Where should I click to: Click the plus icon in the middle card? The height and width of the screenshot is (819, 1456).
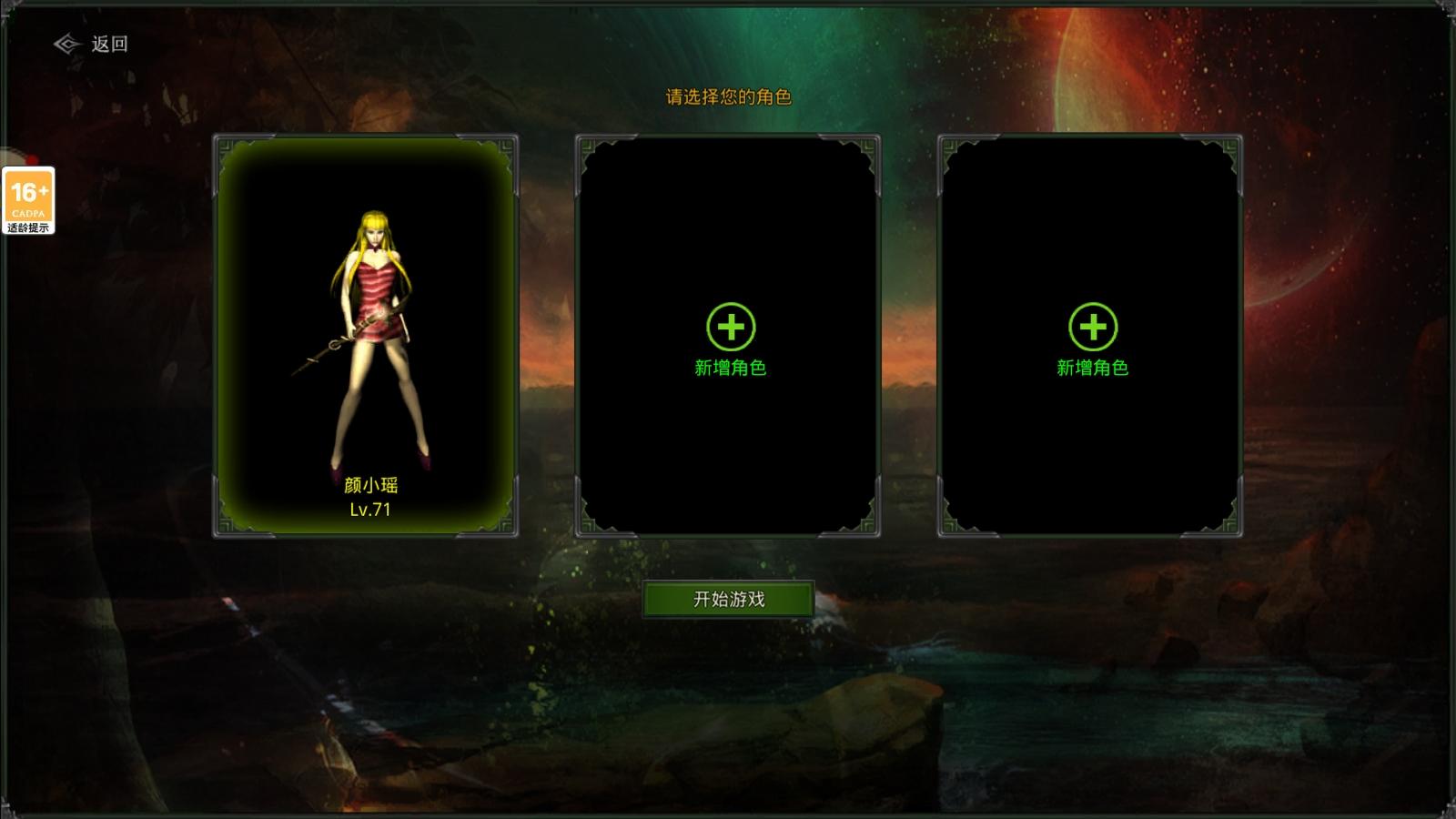tap(731, 326)
